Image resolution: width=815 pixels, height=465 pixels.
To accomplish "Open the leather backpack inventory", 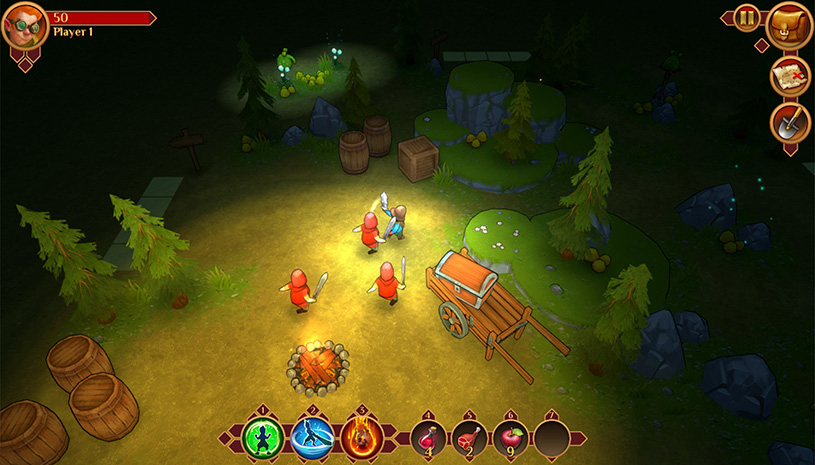I will (789, 26).
